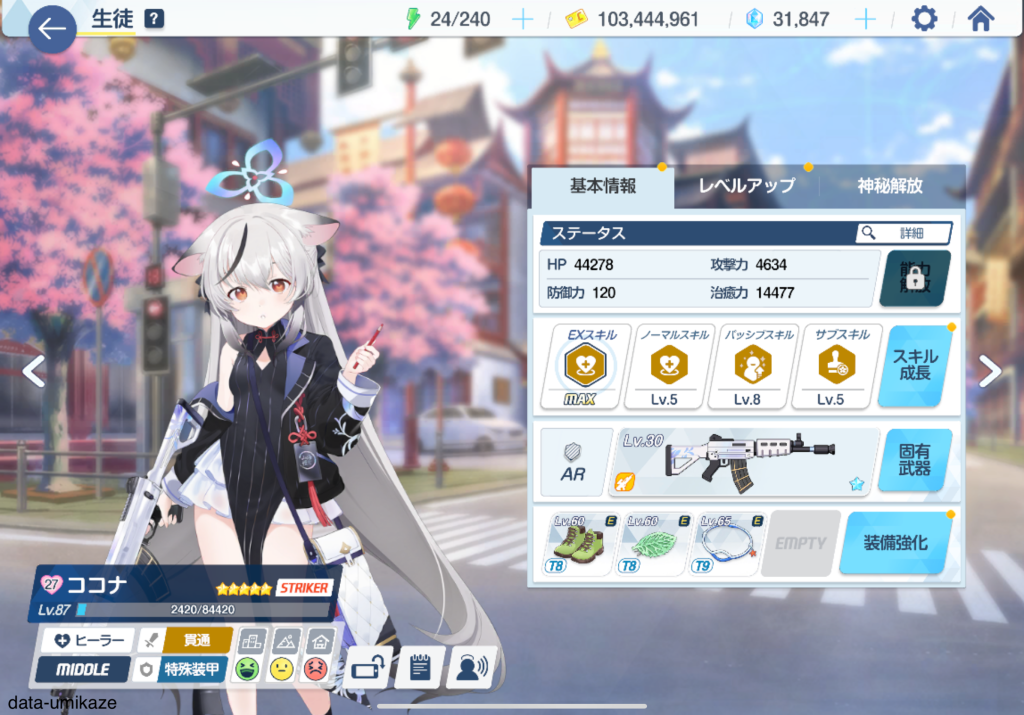Open the help question mark beside 生徒
The width and height of the screenshot is (1024, 715).
pyautogui.click(x=154, y=18)
